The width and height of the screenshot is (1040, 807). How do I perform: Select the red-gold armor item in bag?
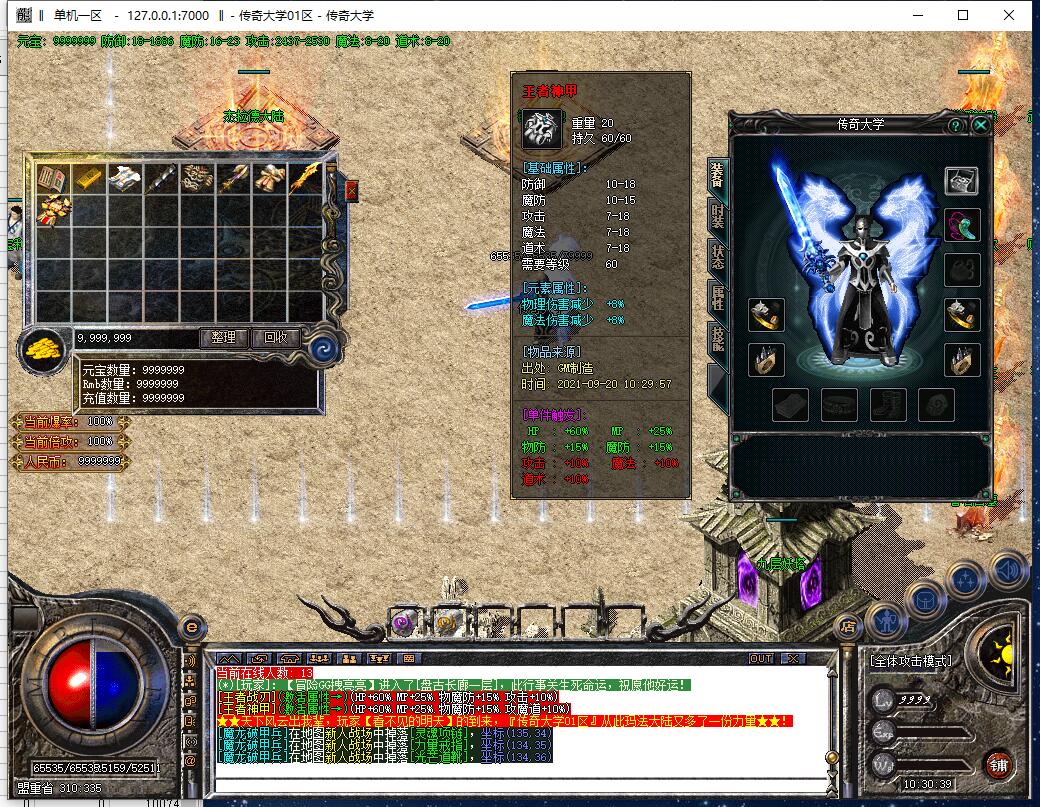(x=52, y=210)
